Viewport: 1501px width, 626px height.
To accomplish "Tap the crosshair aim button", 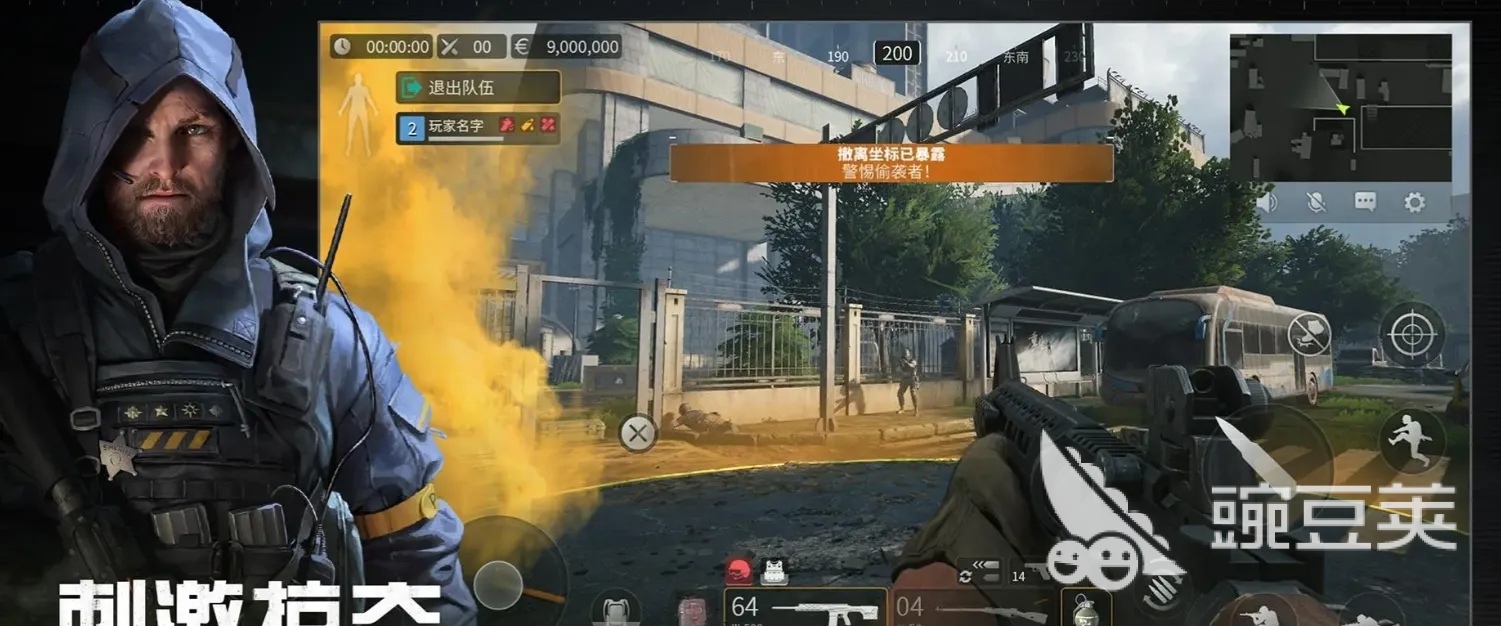I will tap(1412, 334).
